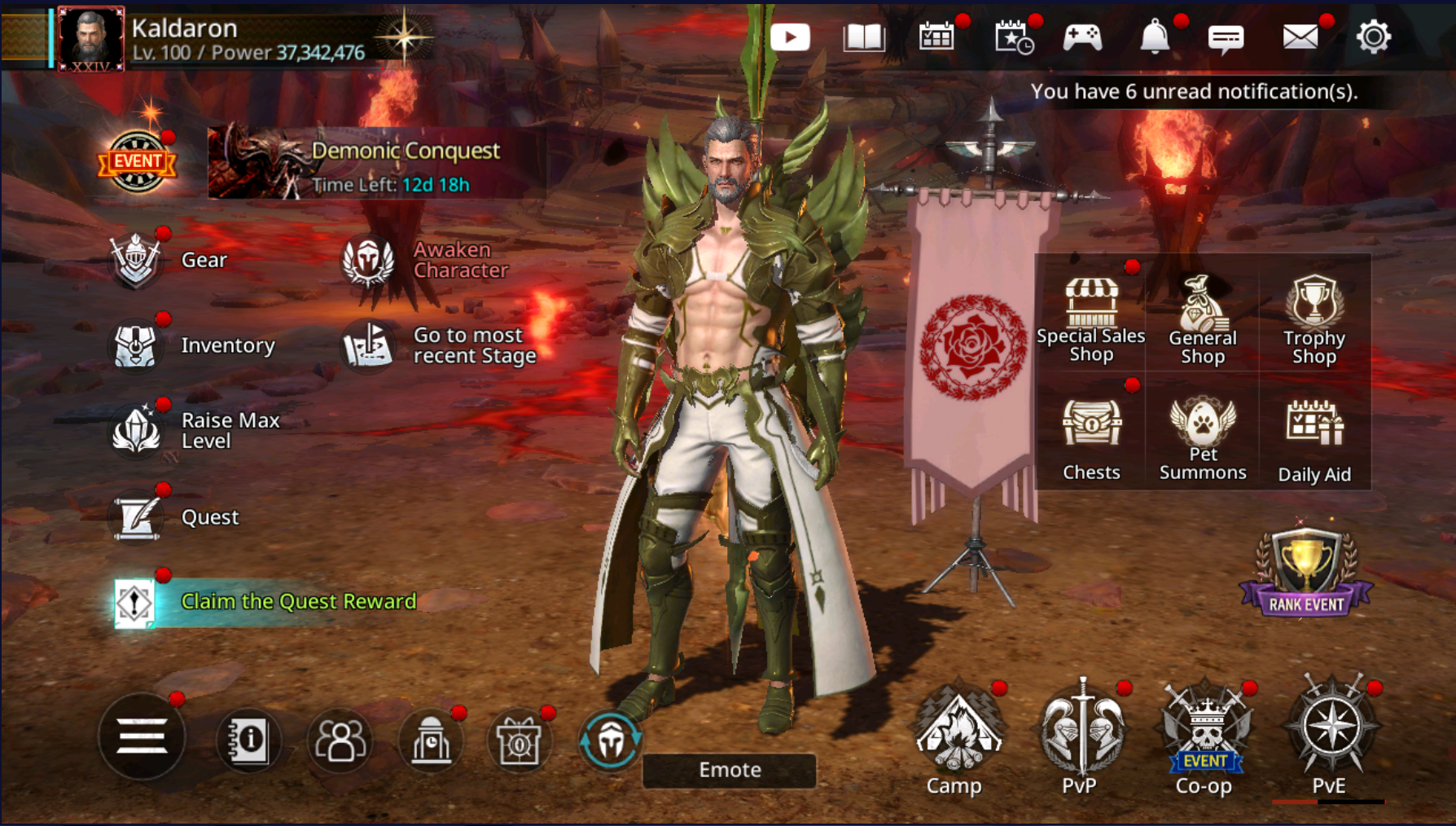Image resolution: width=1456 pixels, height=826 pixels.
Task: Open the settings gear icon
Action: [x=1373, y=37]
